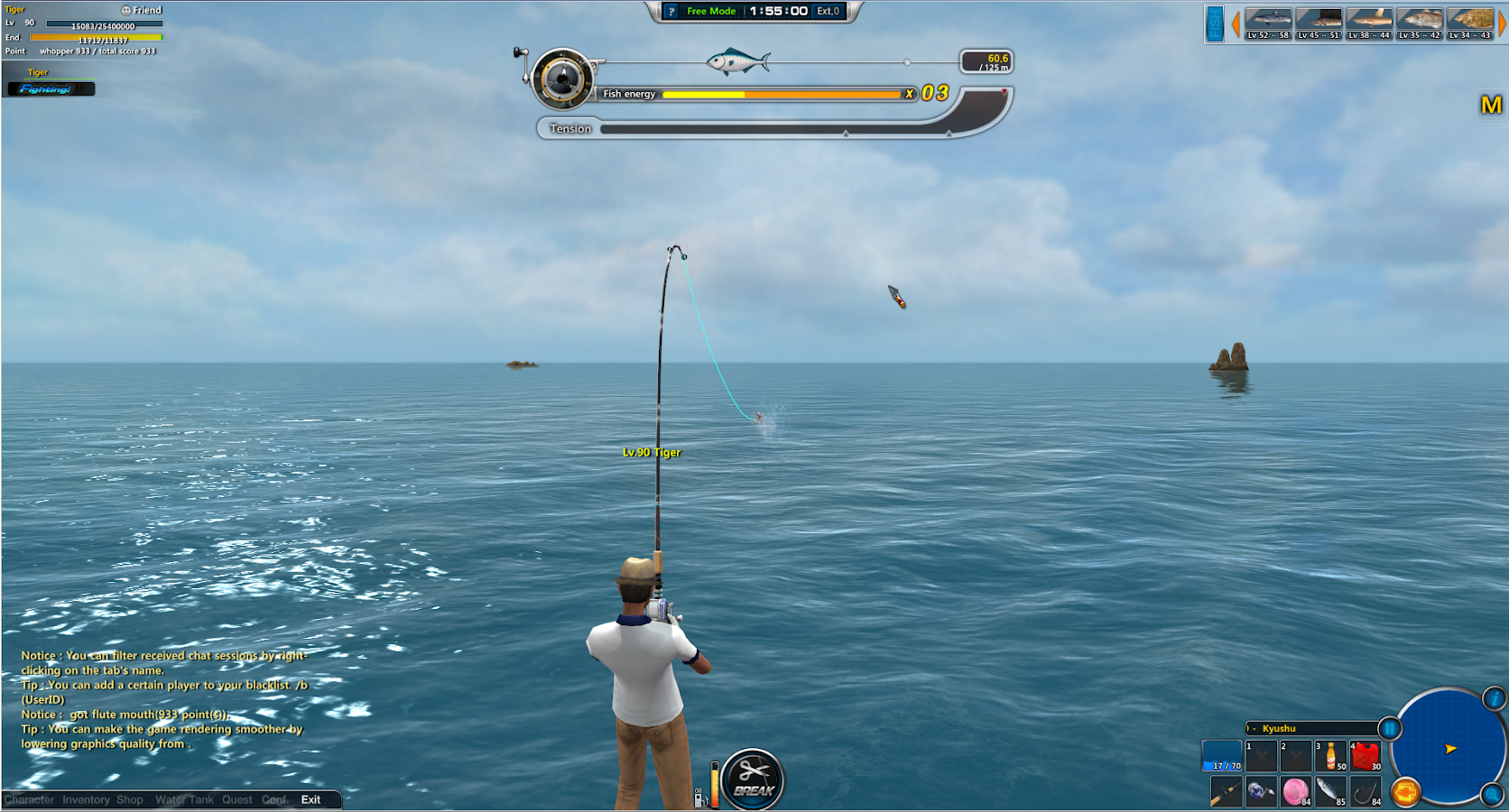Image resolution: width=1509 pixels, height=812 pixels.
Task: Open the Inventory menu
Action: point(86,800)
